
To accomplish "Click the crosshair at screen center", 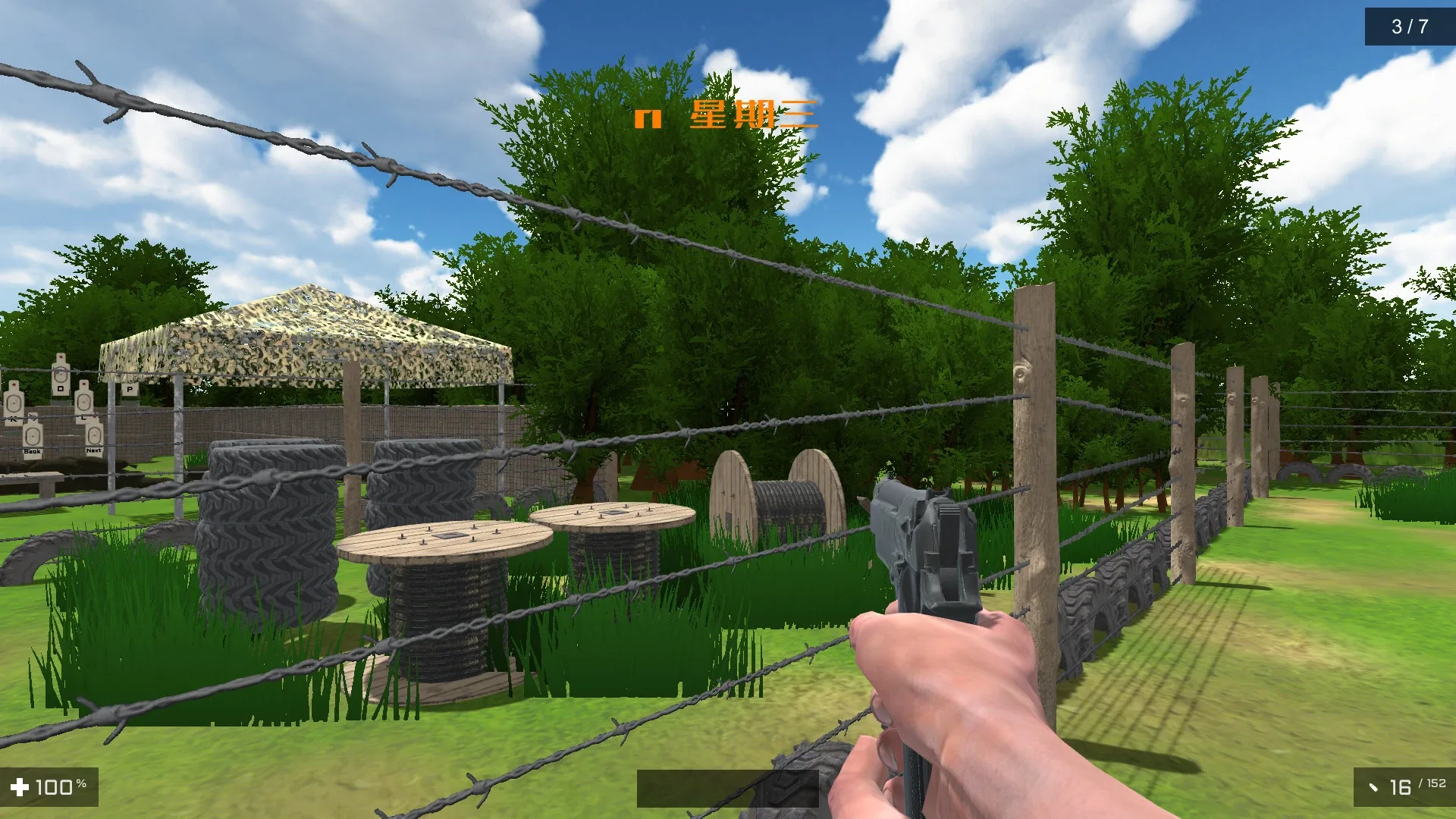I will (728, 409).
